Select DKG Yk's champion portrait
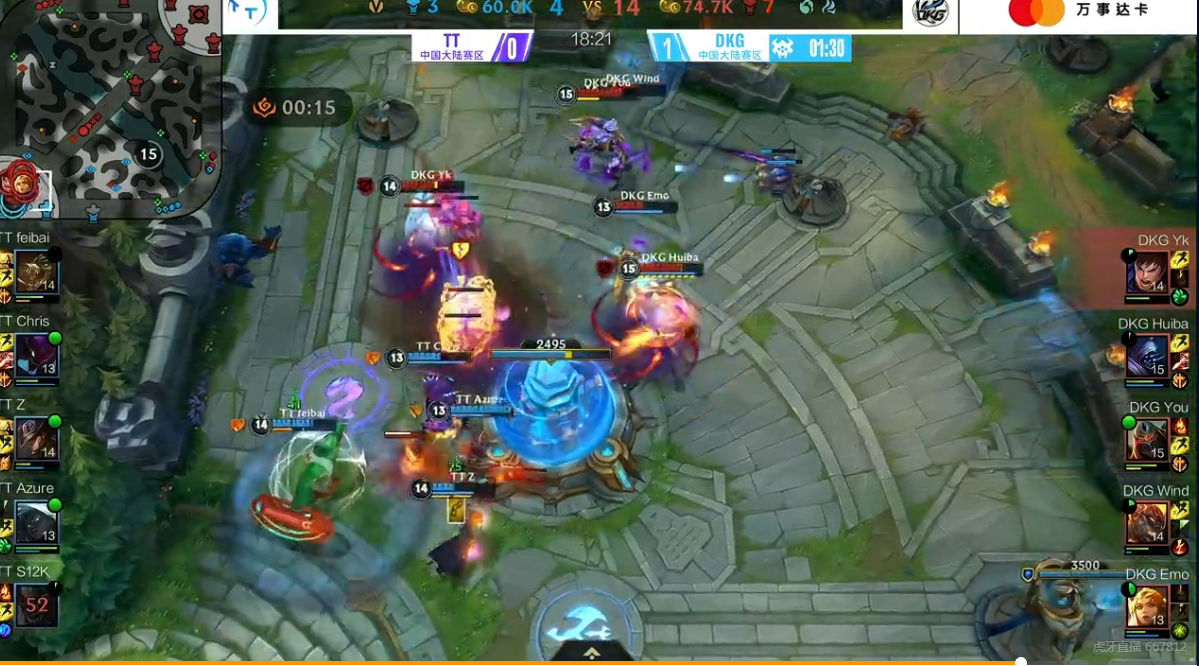This screenshot has height=666, width=1199. [1148, 273]
